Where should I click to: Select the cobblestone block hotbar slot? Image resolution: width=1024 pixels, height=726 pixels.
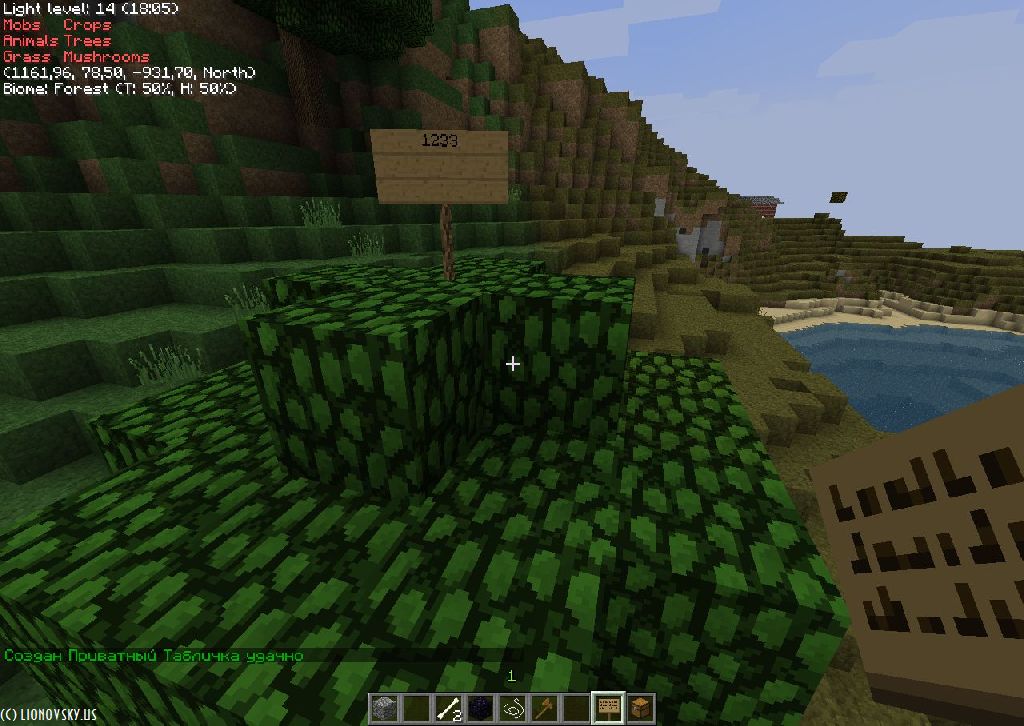pyautogui.click(x=384, y=708)
